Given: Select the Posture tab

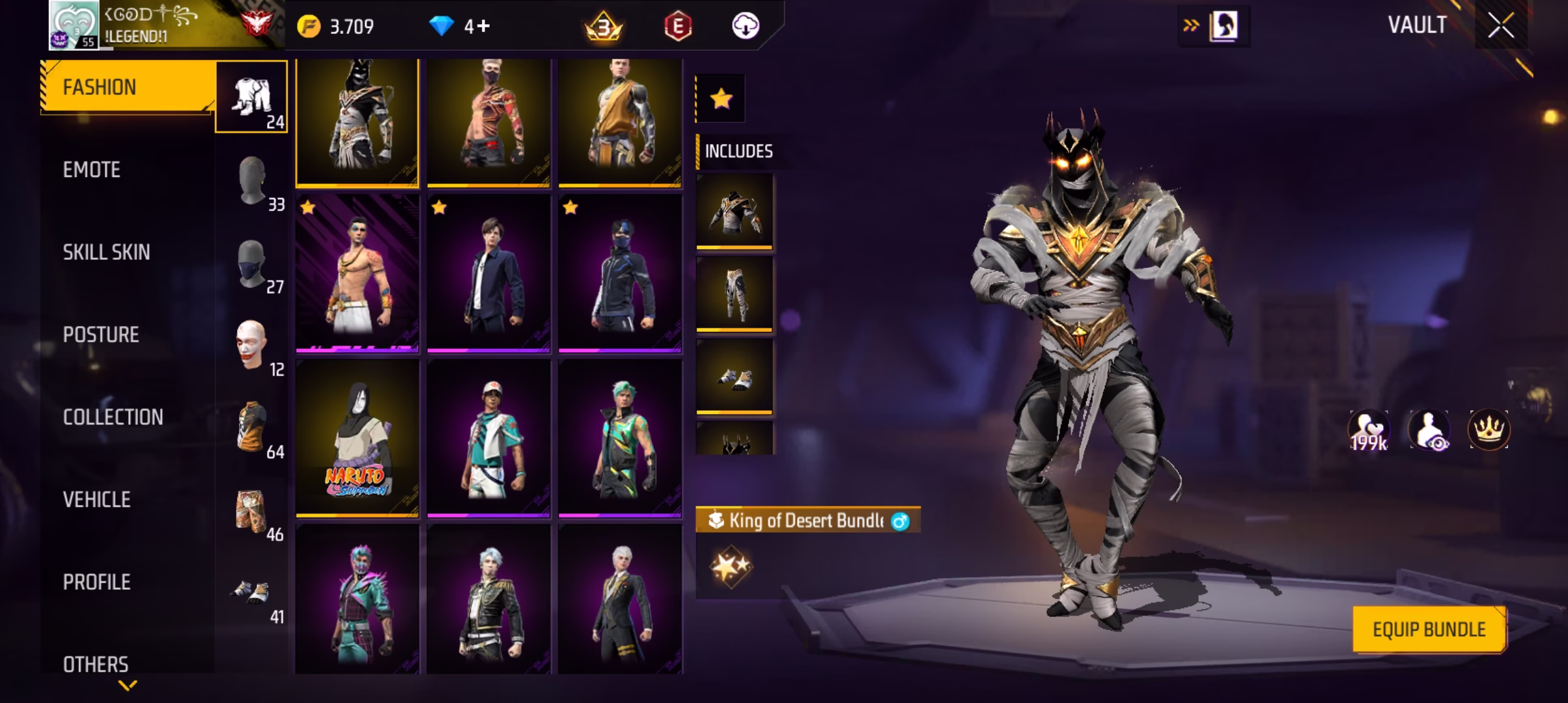Looking at the screenshot, I should 101,335.
